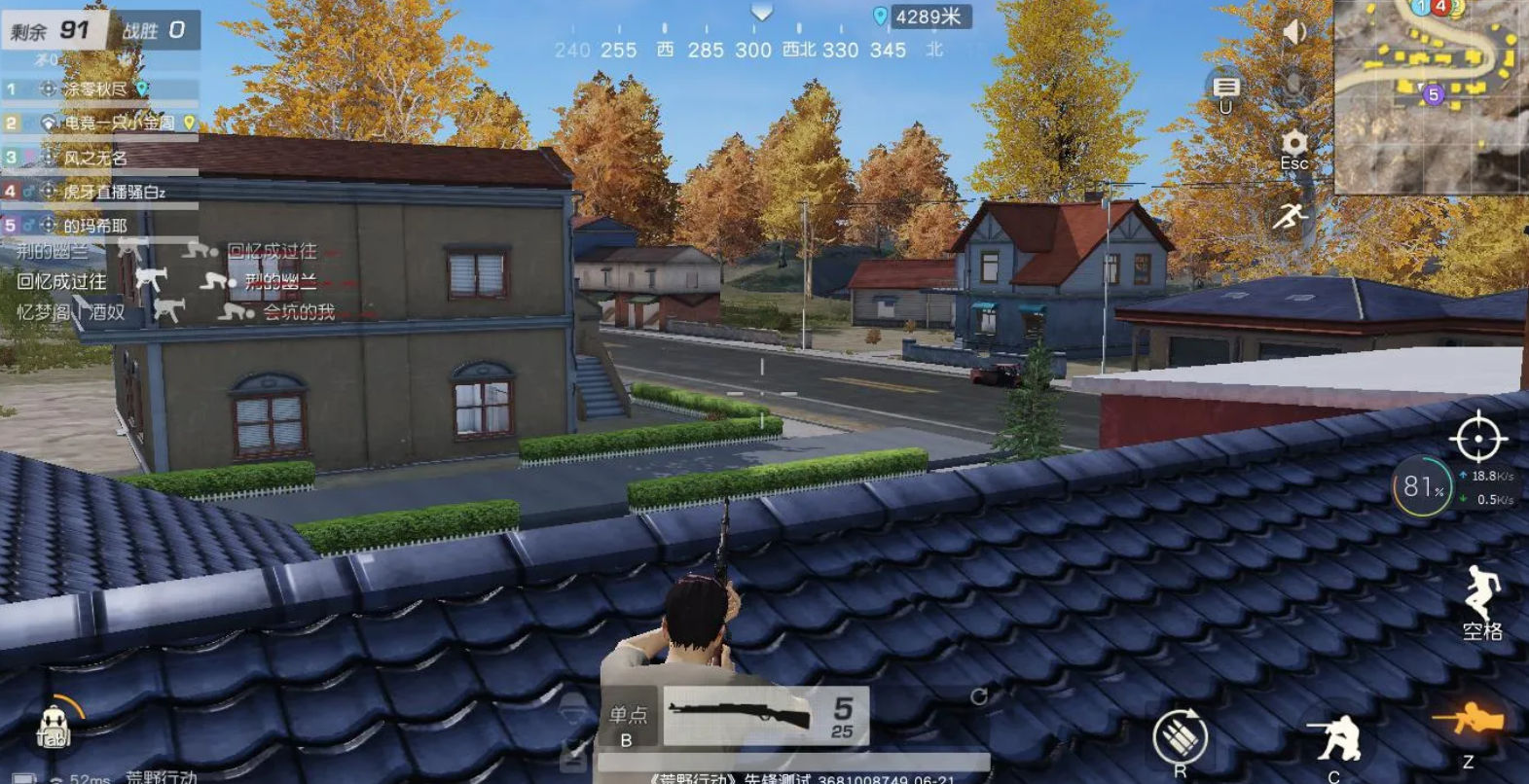Open the minimap in the corner
Viewport: 1529px width, 784px height.
click(x=1429, y=95)
